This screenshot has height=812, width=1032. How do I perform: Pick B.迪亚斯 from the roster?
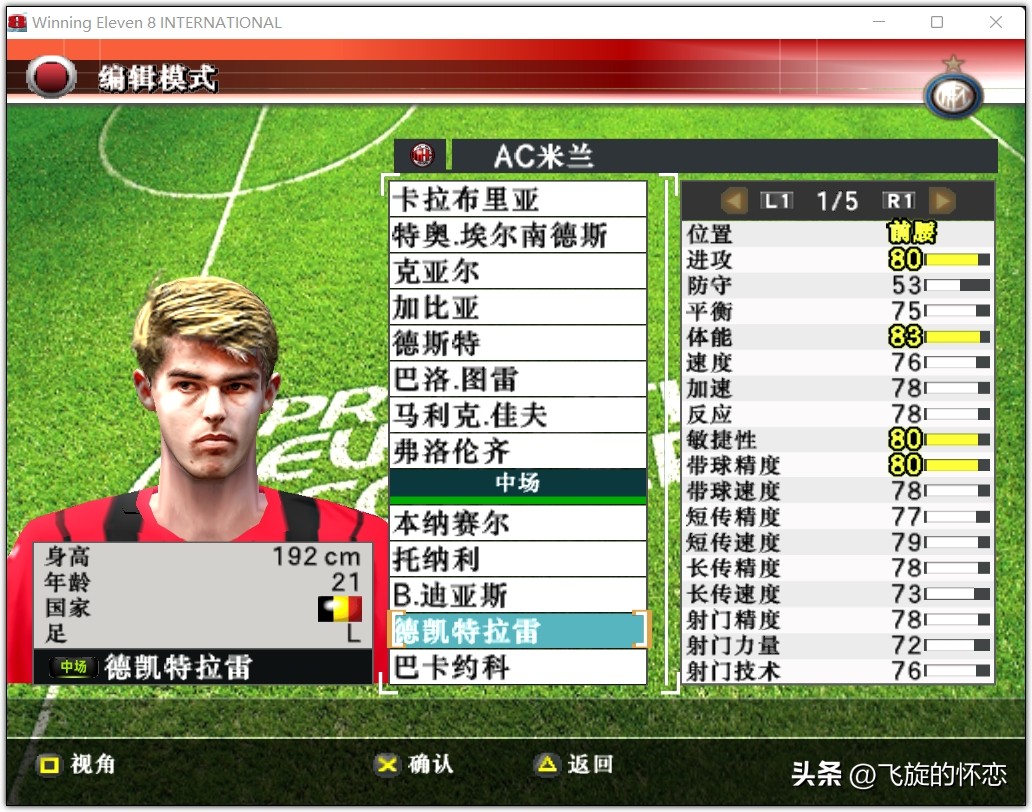pos(518,595)
